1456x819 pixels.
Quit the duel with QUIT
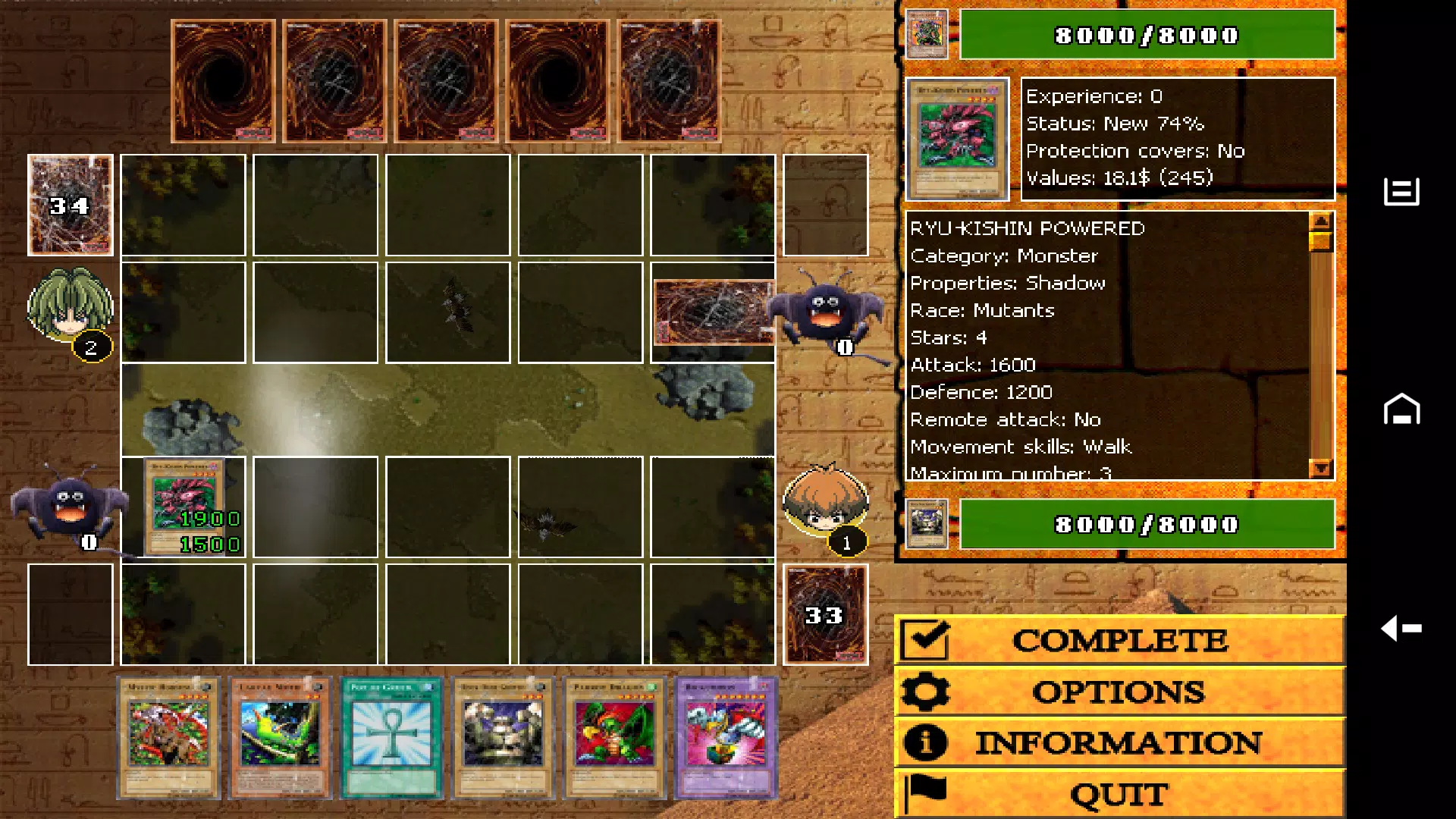pyautogui.click(x=1120, y=794)
